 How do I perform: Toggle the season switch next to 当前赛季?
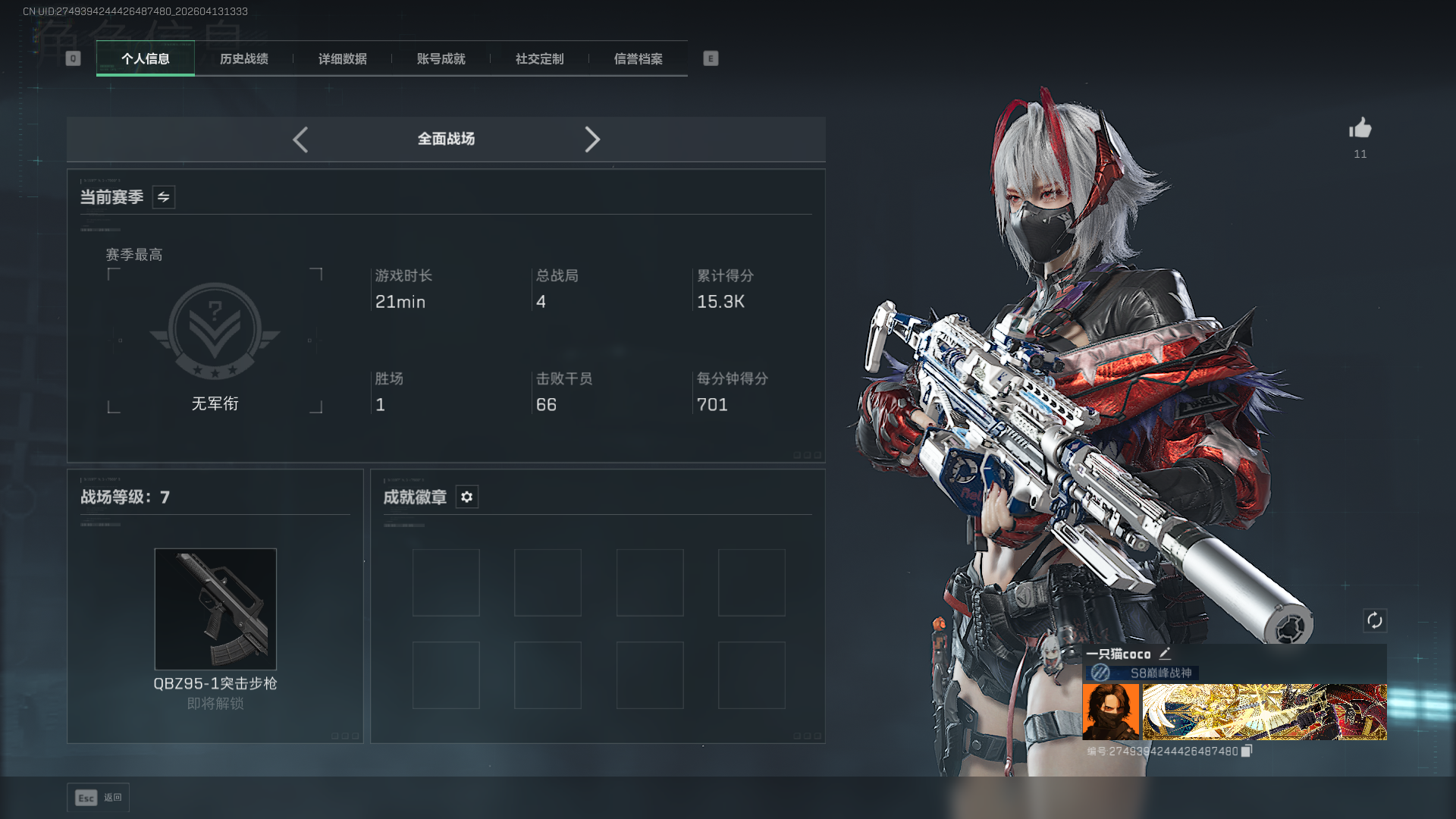point(163,197)
